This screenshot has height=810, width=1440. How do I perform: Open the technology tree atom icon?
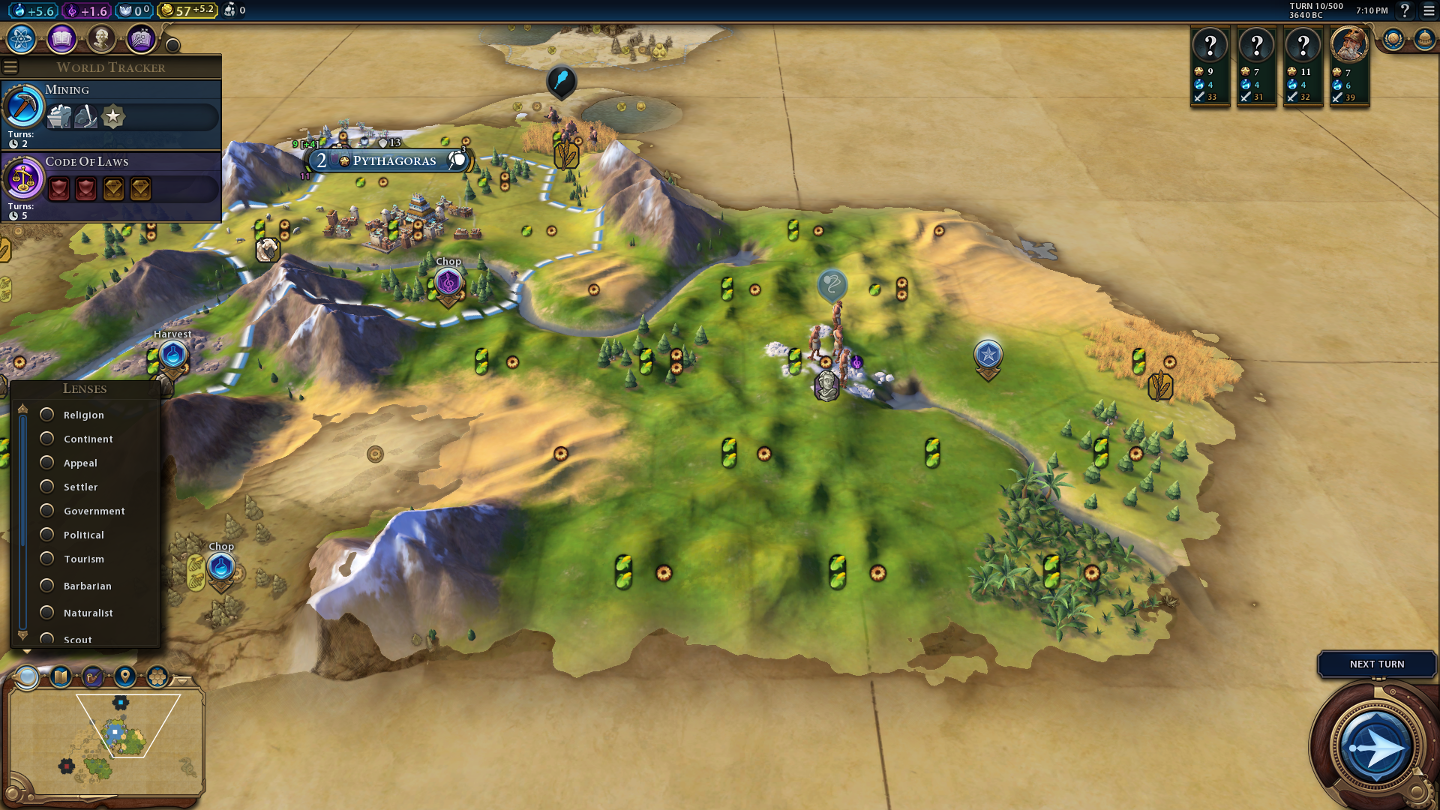[22, 39]
